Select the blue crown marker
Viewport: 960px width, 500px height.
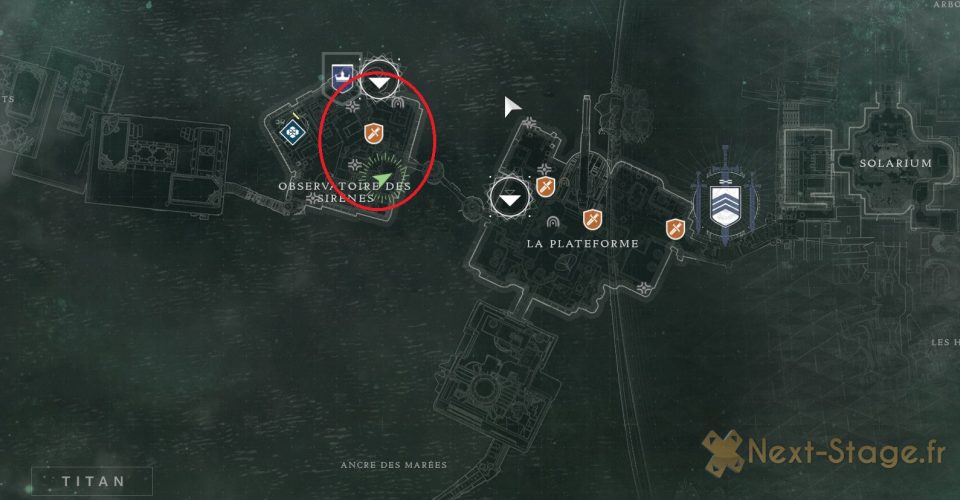click(x=341, y=73)
